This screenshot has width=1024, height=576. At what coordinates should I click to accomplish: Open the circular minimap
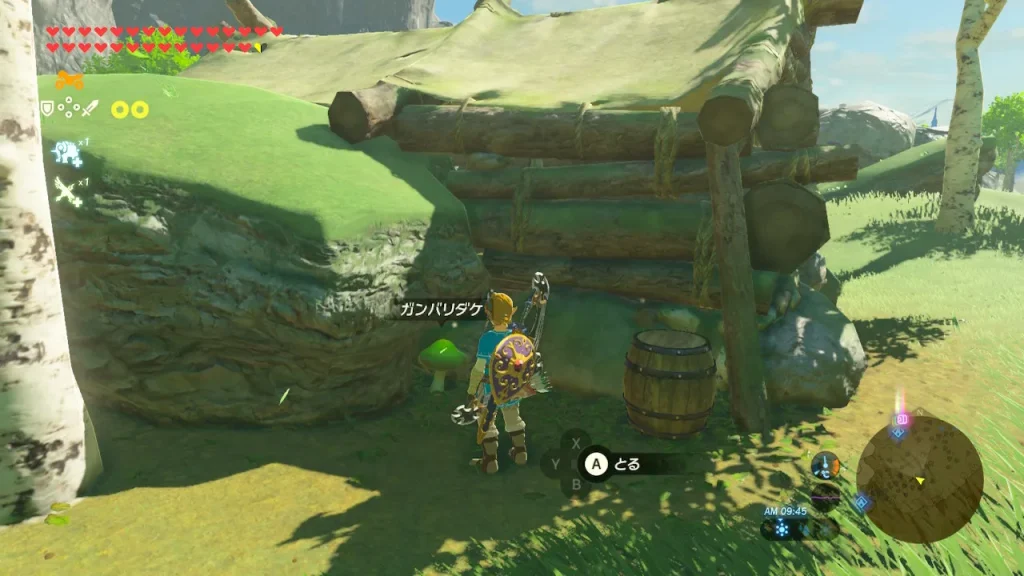coord(919,479)
